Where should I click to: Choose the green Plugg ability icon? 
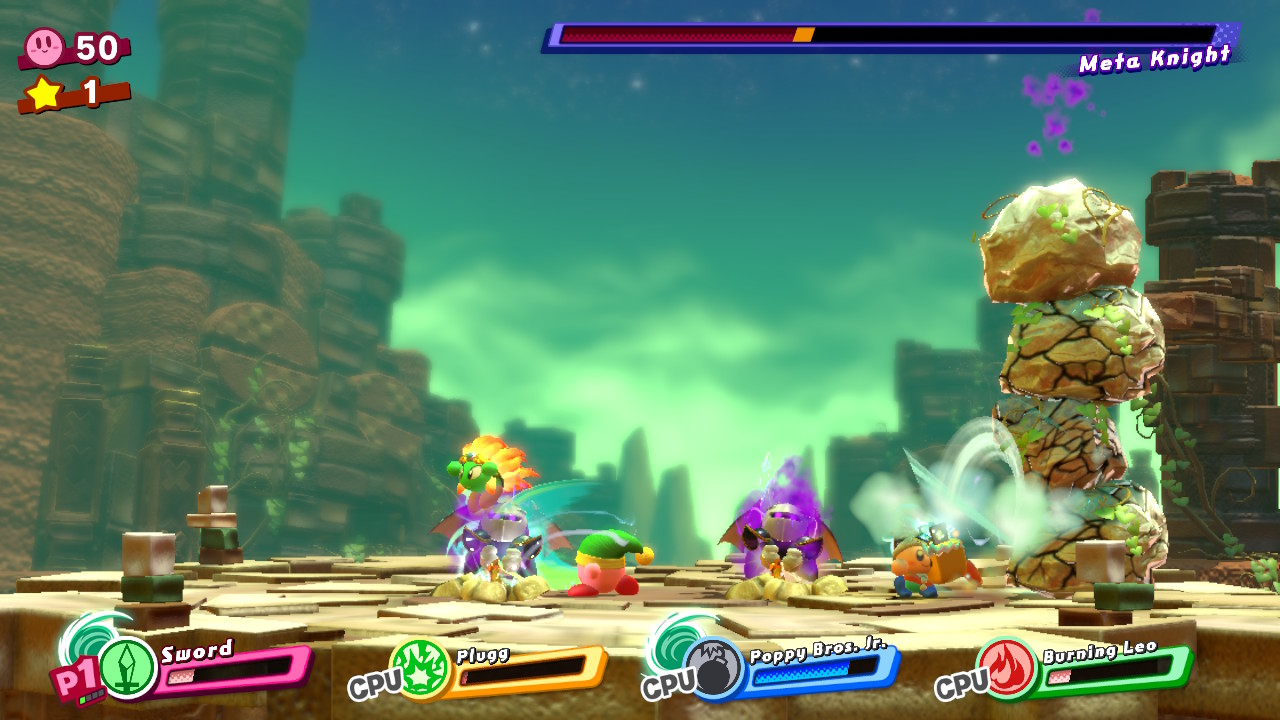point(420,669)
